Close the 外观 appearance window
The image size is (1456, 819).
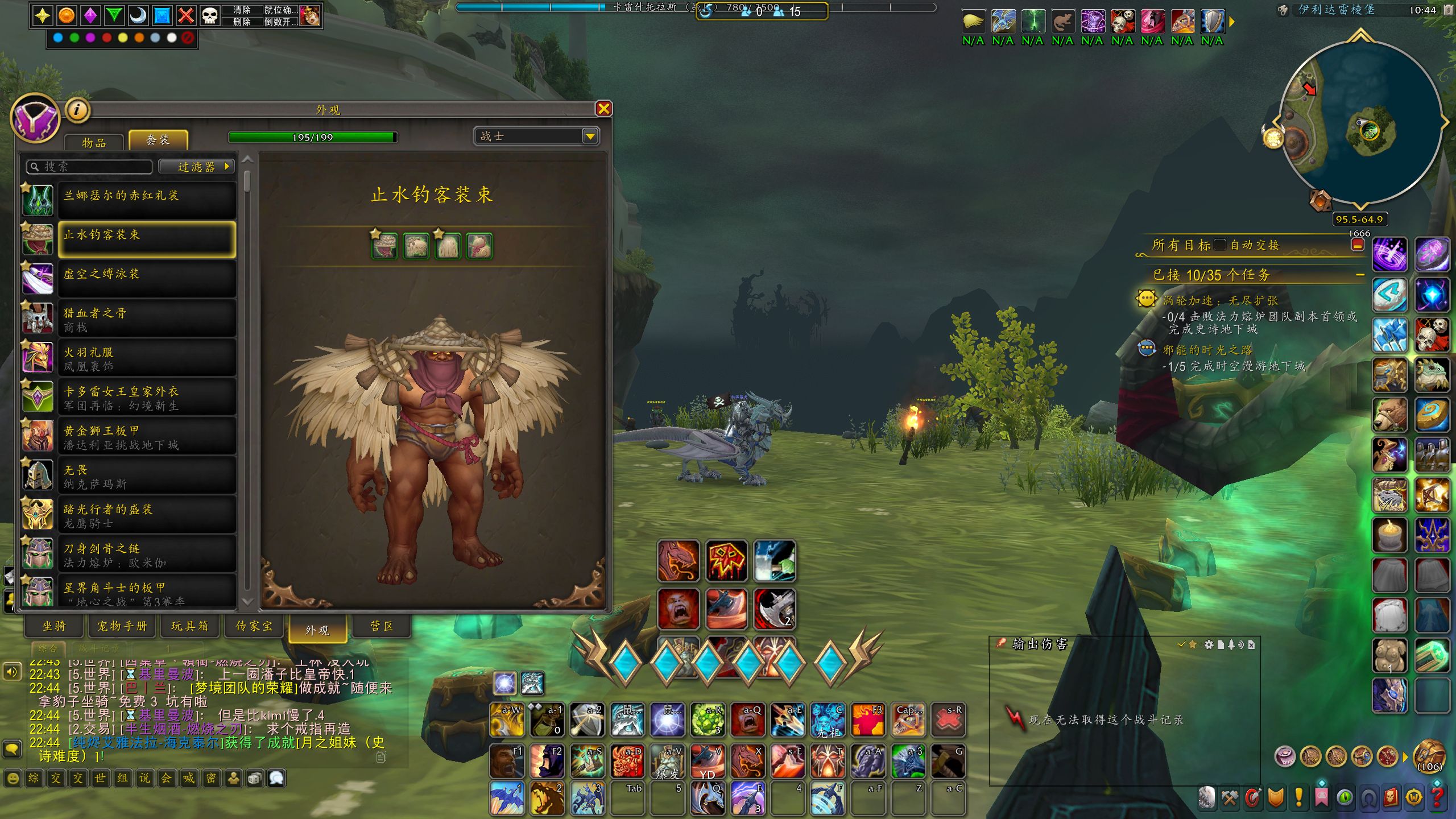pyautogui.click(x=603, y=109)
